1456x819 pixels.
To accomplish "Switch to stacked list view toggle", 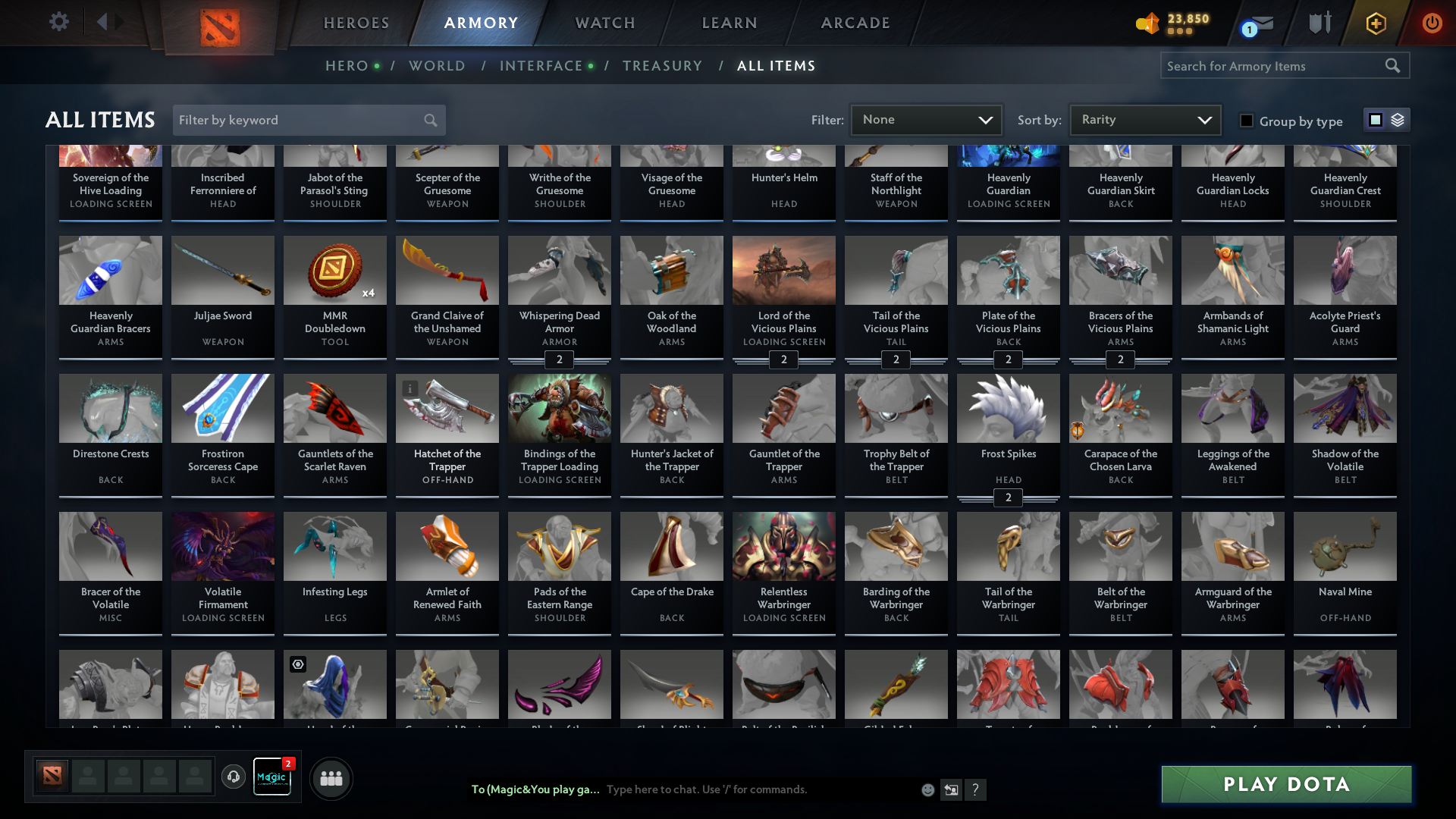I will [x=1398, y=120].
